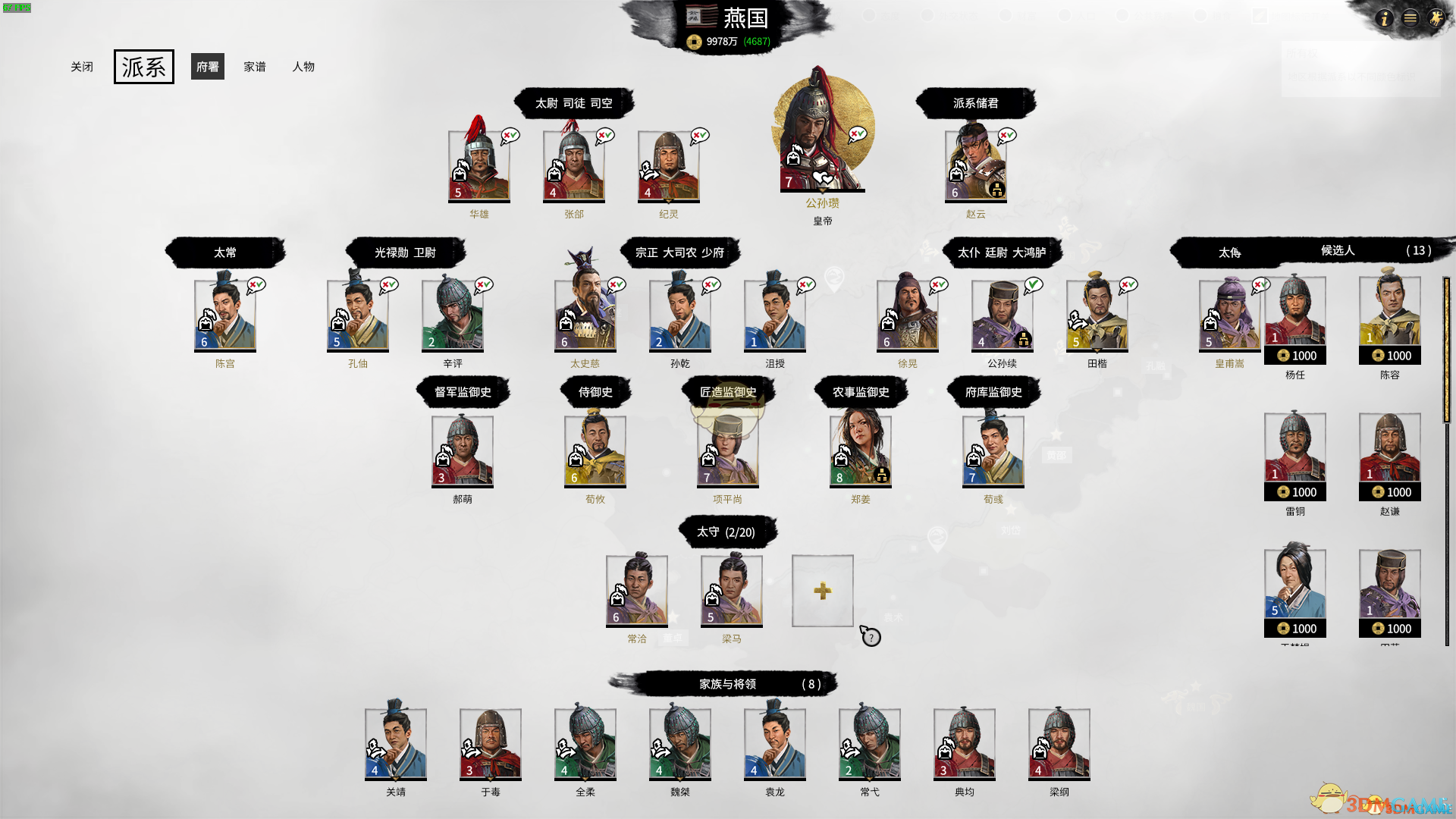Click the plus slot to appoint a new 太守
This screenshot has height=819, width=1456.
[823, 591]
